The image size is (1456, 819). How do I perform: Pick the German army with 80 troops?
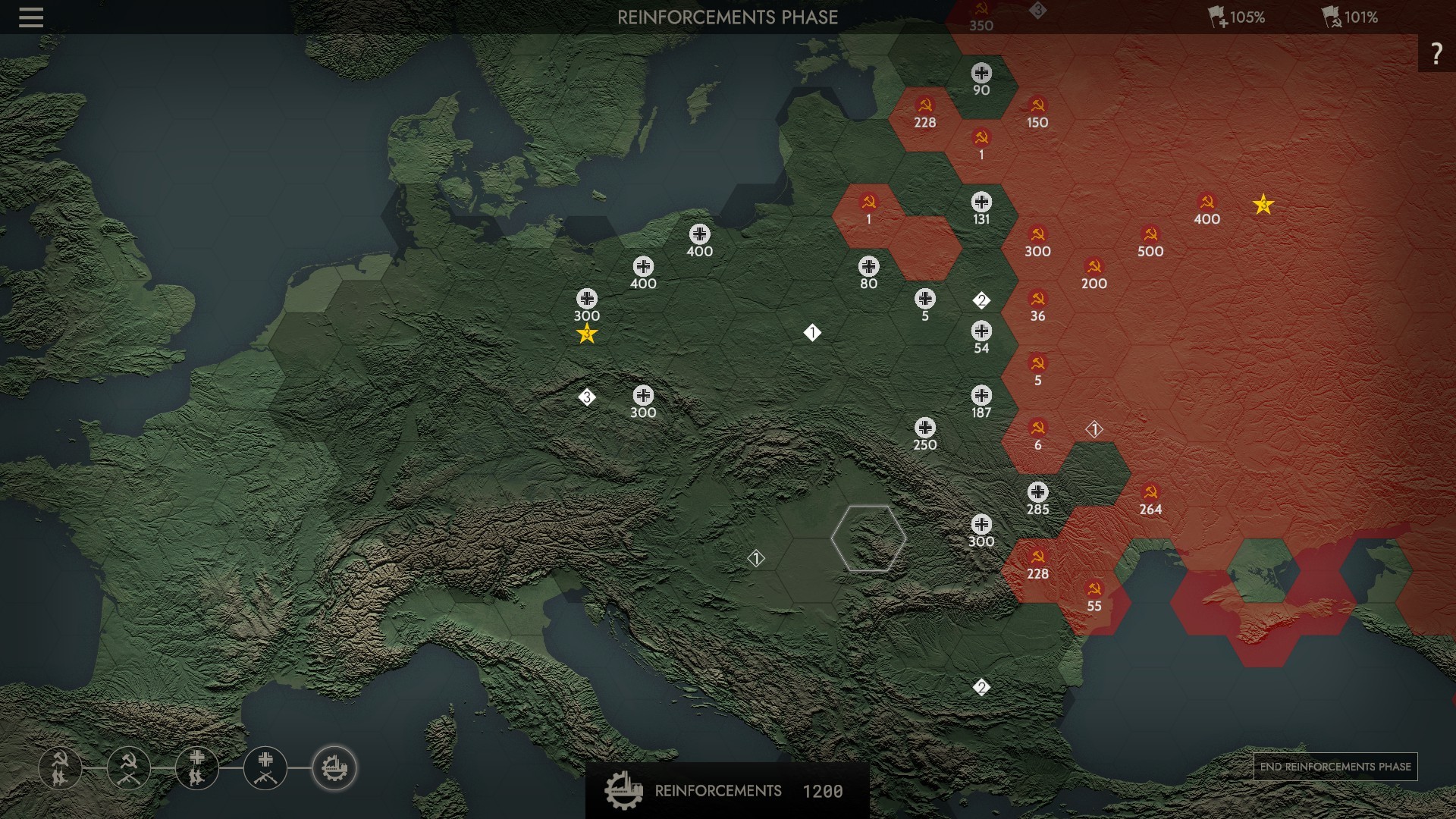(868, 267)
